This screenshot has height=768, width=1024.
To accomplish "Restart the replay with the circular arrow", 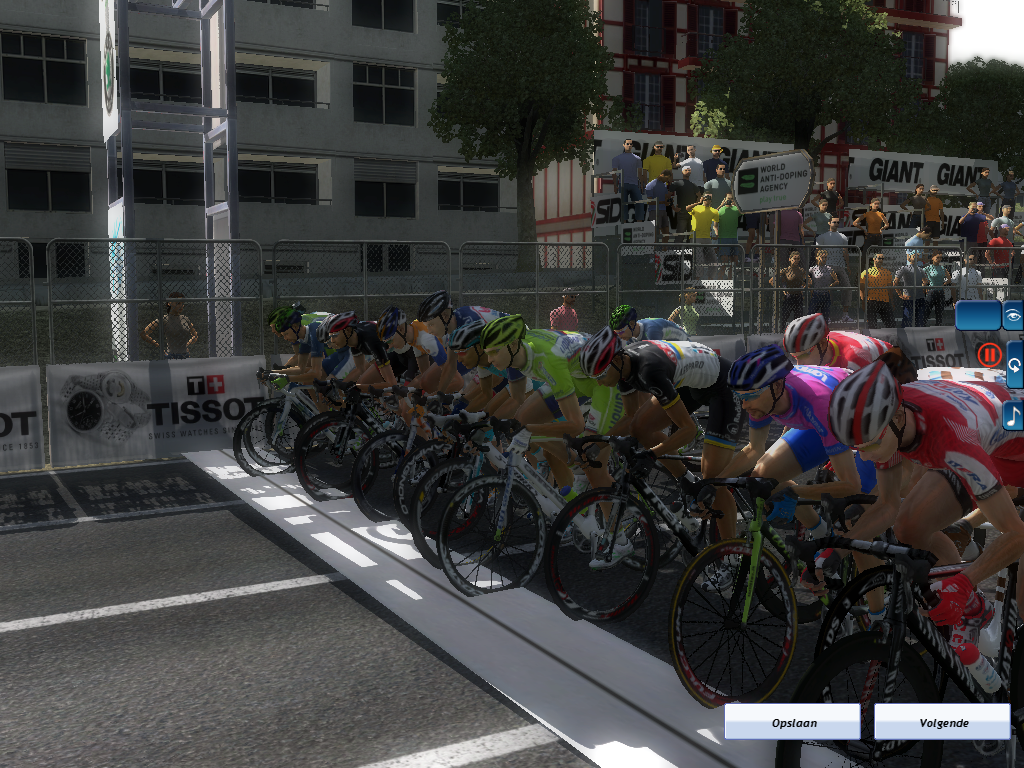I will (1013, 363).
